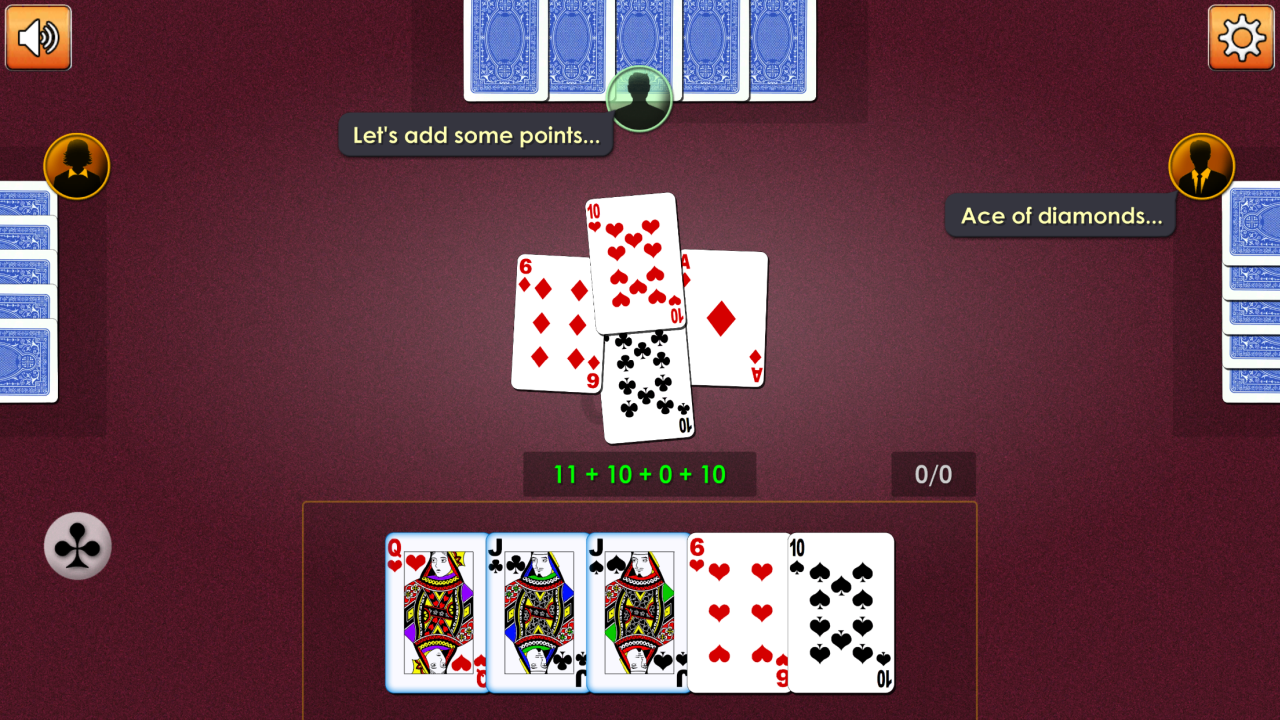Image resolution: width=1280 pixels, height=720 pixels.
Task: Click the gear teeth settings symbol
Action: [x=1241, y=38]
